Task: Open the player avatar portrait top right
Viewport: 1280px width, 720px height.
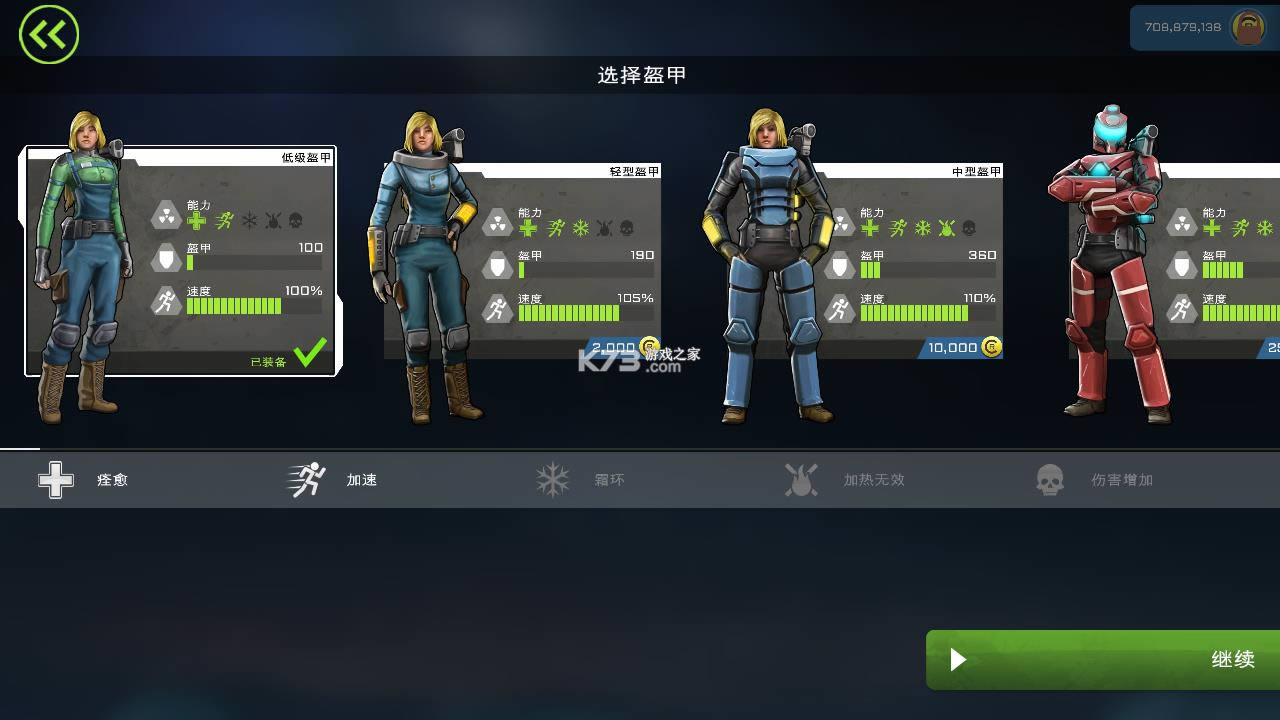Action: pos(1247,28)
